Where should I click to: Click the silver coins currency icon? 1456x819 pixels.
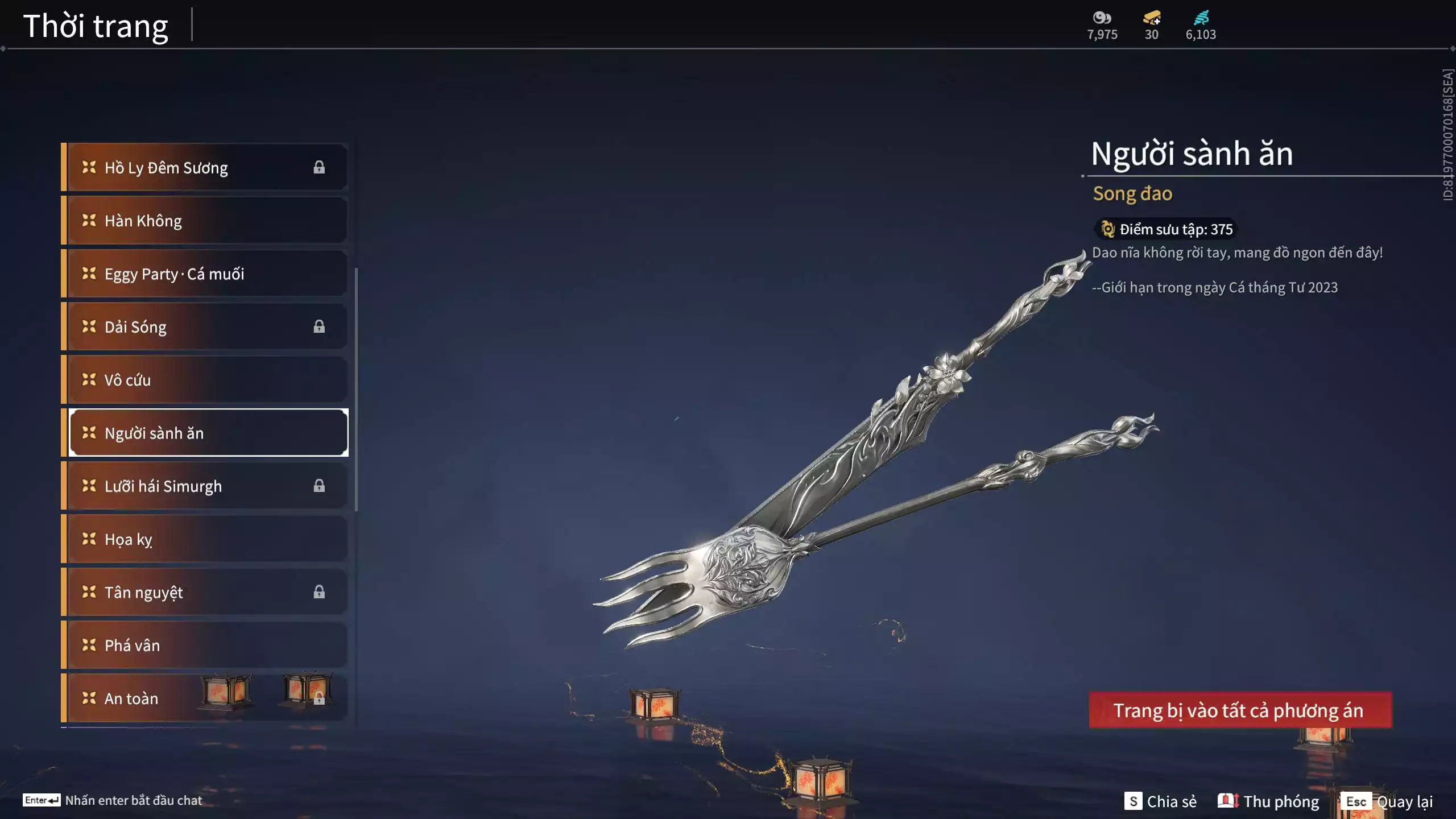click(1102, 18)
